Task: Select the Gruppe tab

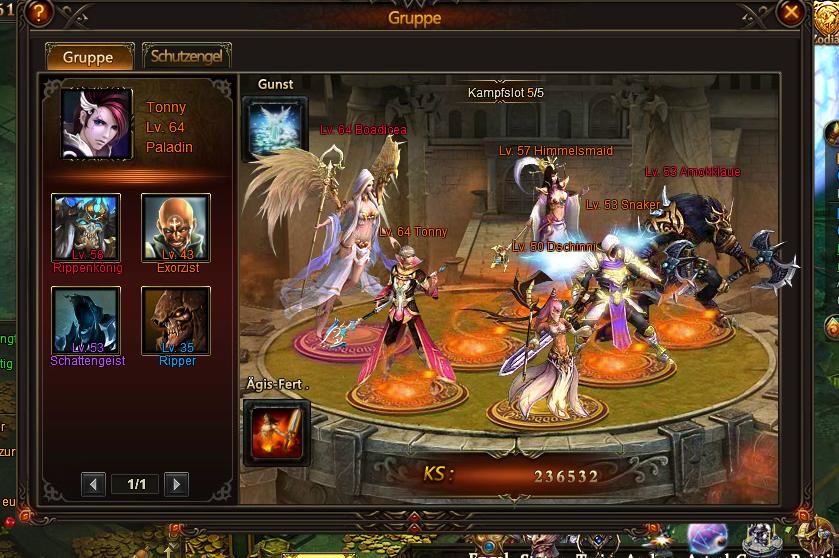Action: point(89,57)
